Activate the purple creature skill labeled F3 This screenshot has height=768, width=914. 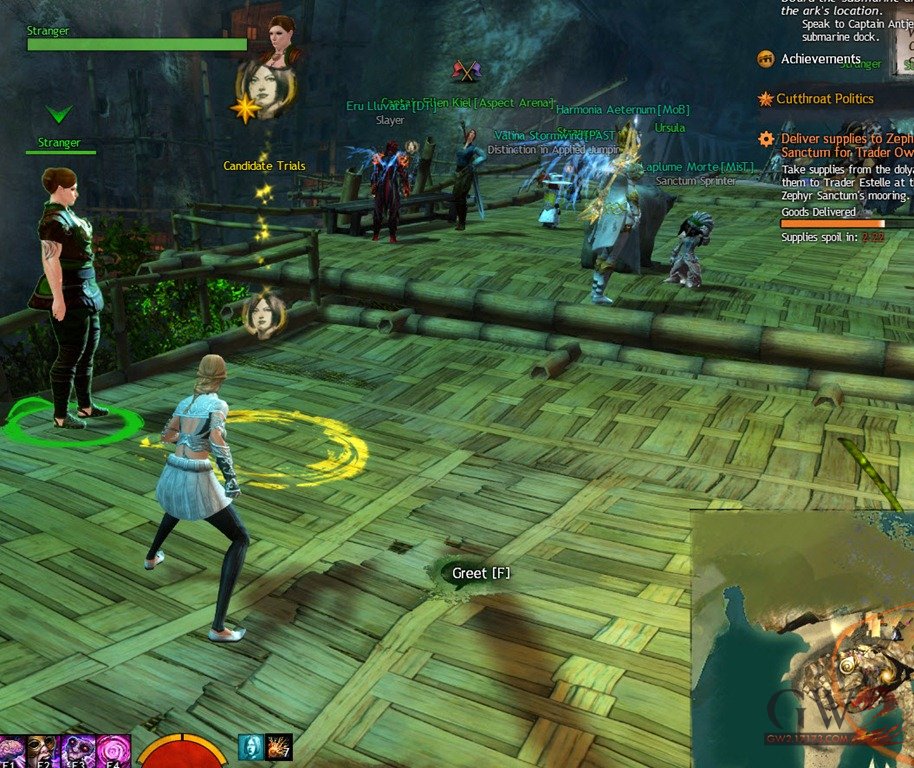(77, 752)
